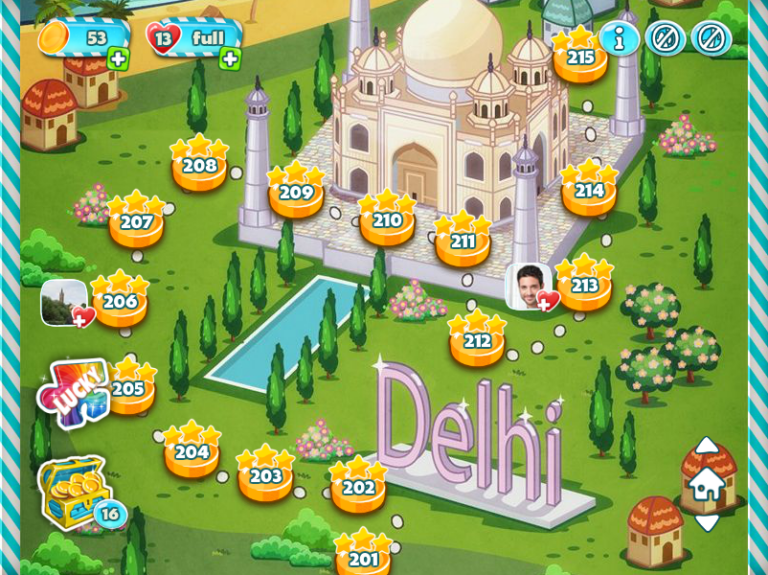Image resolution: width=768 pixels, height=575 pixels.
Task: Choose level 214 on the map
Action: pos(588,191)
